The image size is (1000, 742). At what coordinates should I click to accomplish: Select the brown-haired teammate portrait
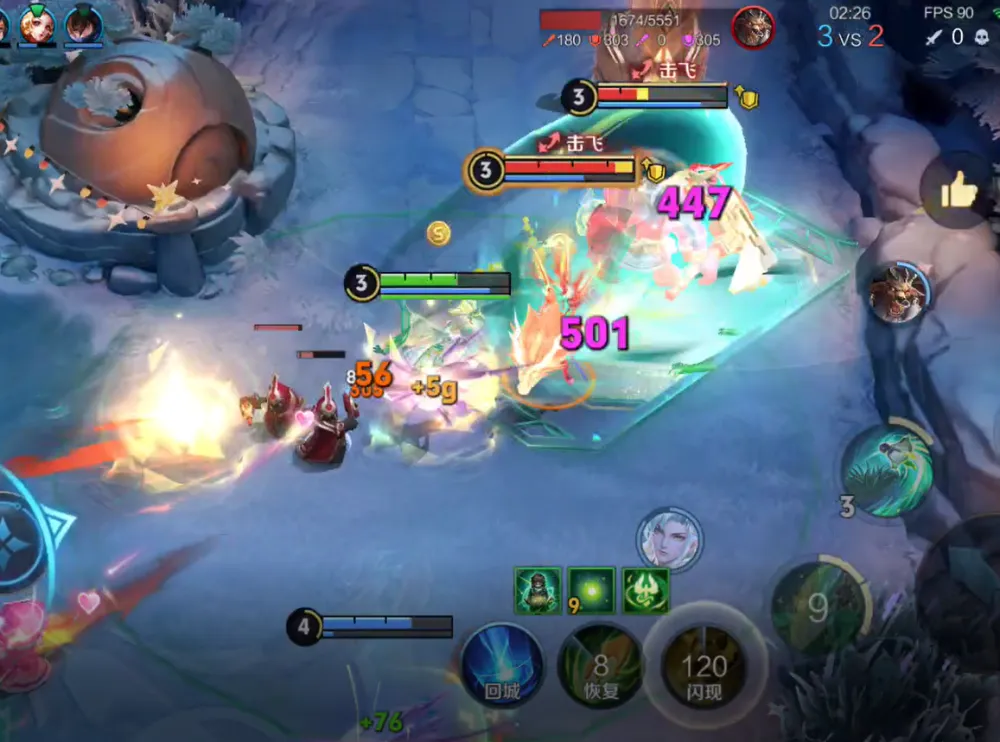[x=84, y=24]
